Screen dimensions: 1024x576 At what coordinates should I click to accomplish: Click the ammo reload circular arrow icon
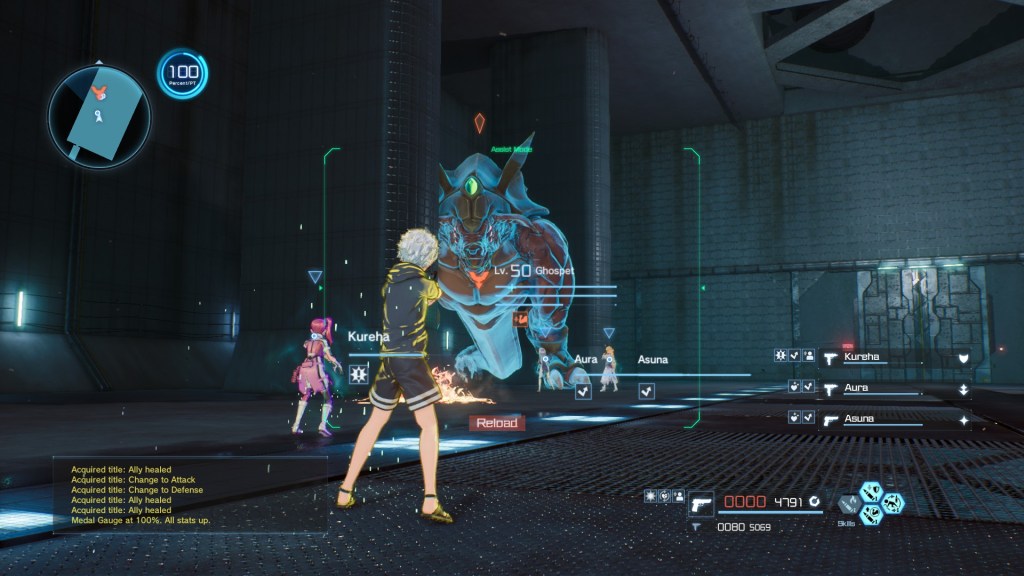tap(815, 501)
